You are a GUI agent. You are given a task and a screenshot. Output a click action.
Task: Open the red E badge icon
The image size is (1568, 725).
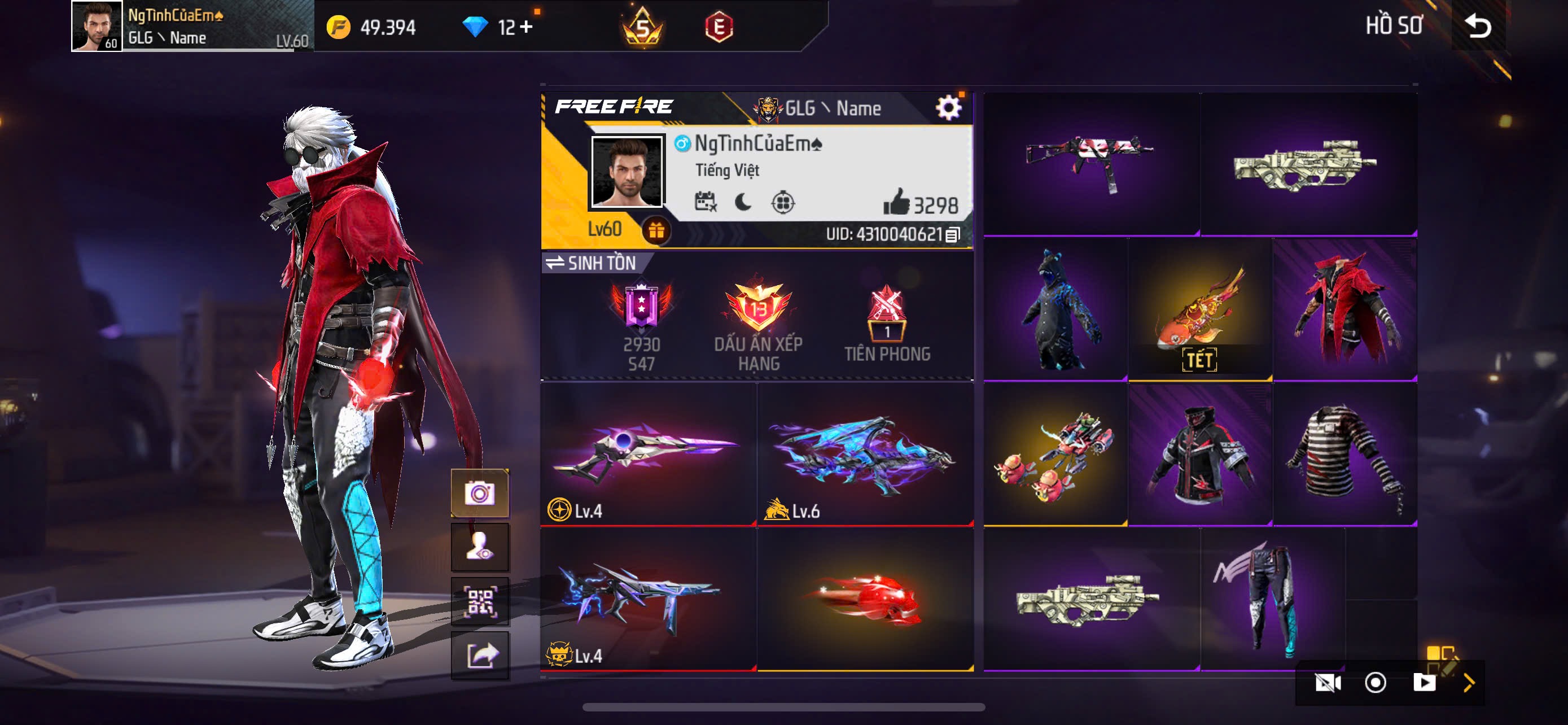click(719, 27)
